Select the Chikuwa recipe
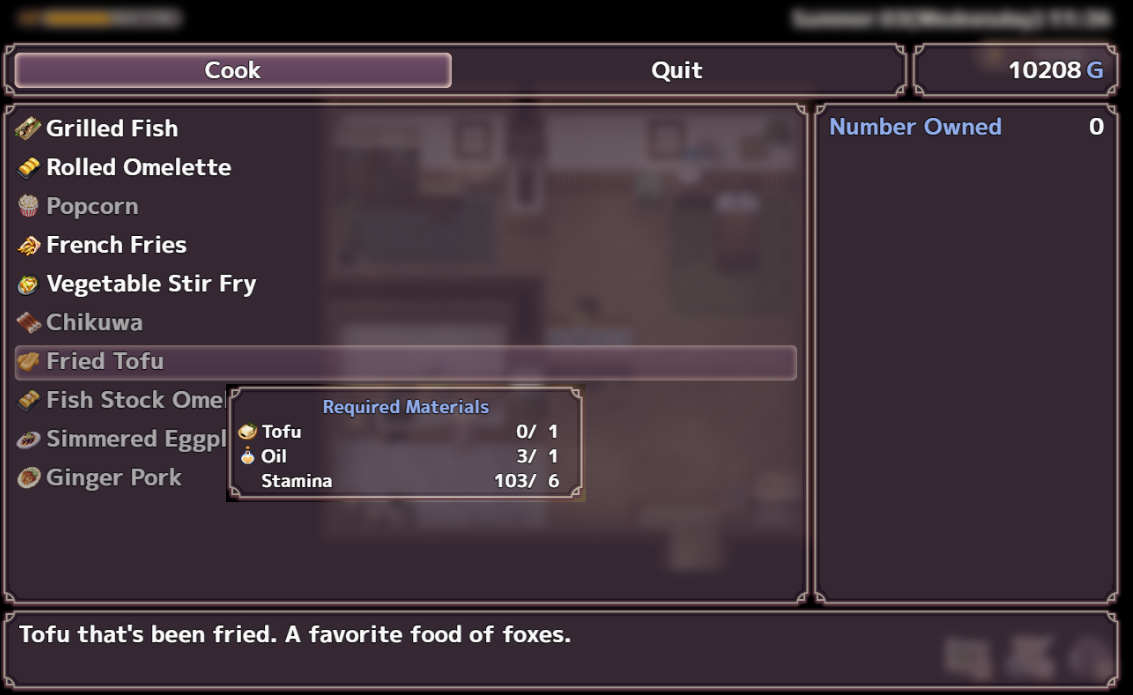 coord(94,323)
